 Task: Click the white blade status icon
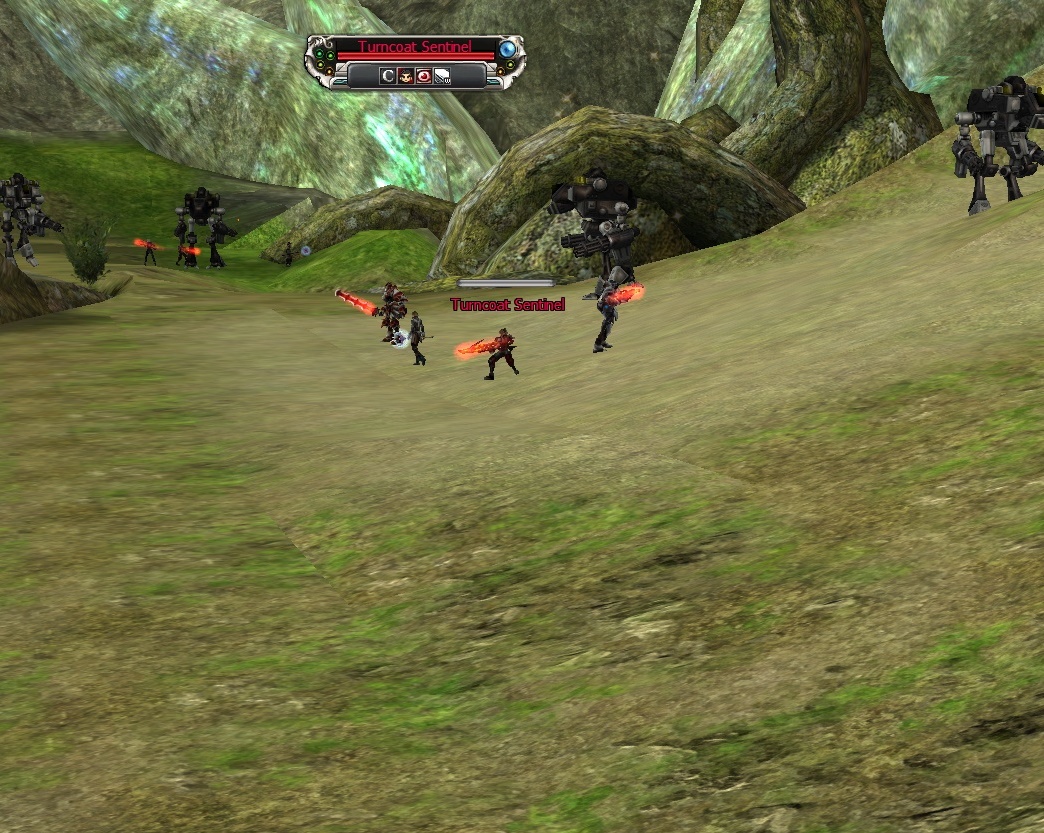click(x=442, y=75)
